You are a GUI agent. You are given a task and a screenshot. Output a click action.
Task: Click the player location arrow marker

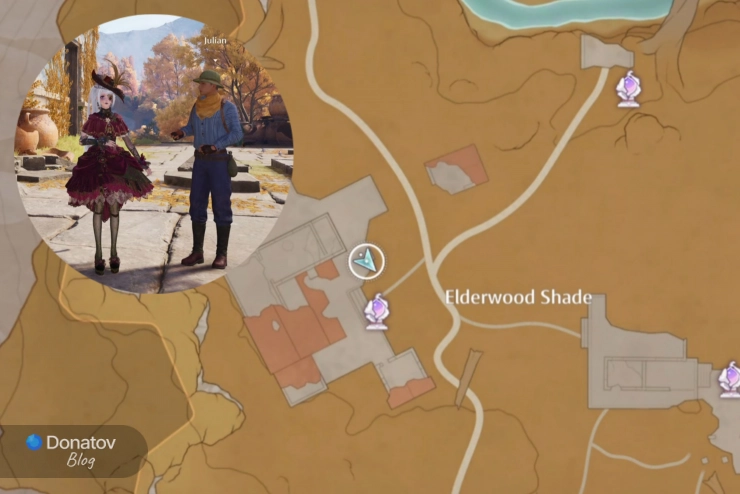[367, 261]
